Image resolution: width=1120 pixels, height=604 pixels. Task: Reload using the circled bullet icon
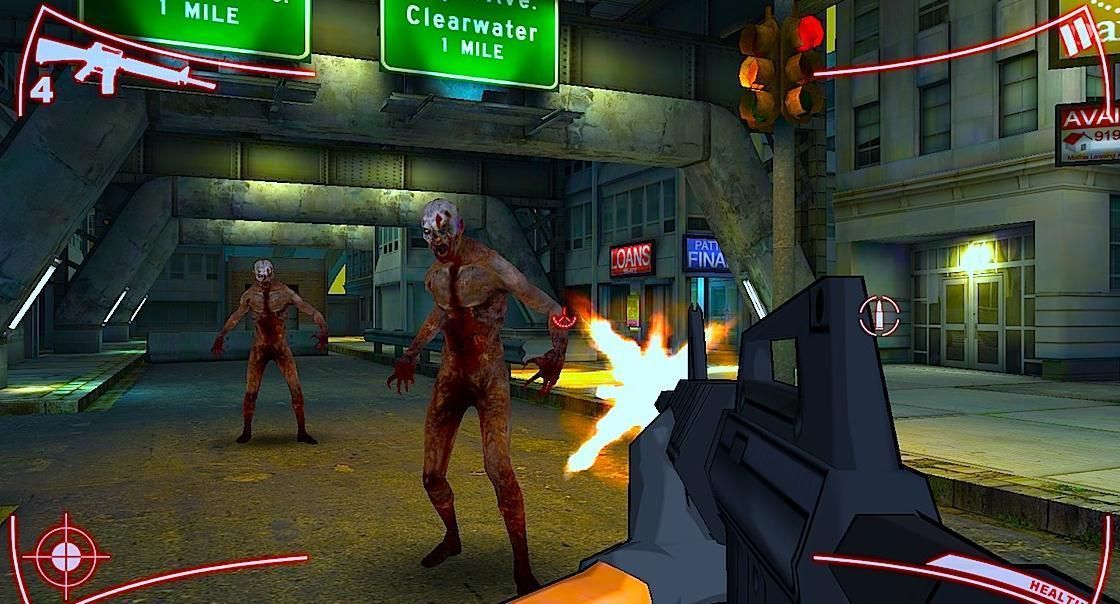[x=878, y=317]
